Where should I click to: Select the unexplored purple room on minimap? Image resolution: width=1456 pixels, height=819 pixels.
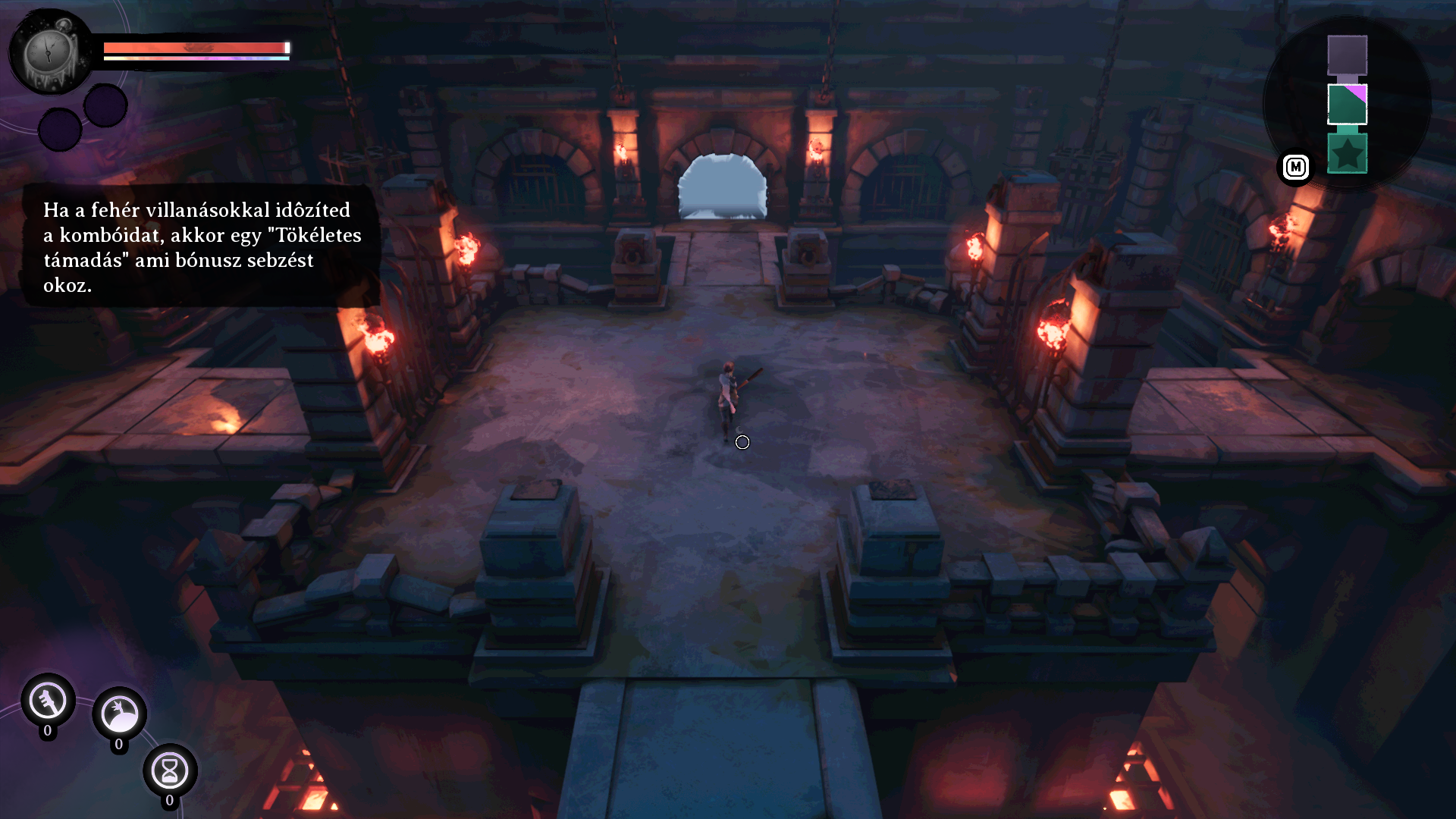coord(1347,55)
